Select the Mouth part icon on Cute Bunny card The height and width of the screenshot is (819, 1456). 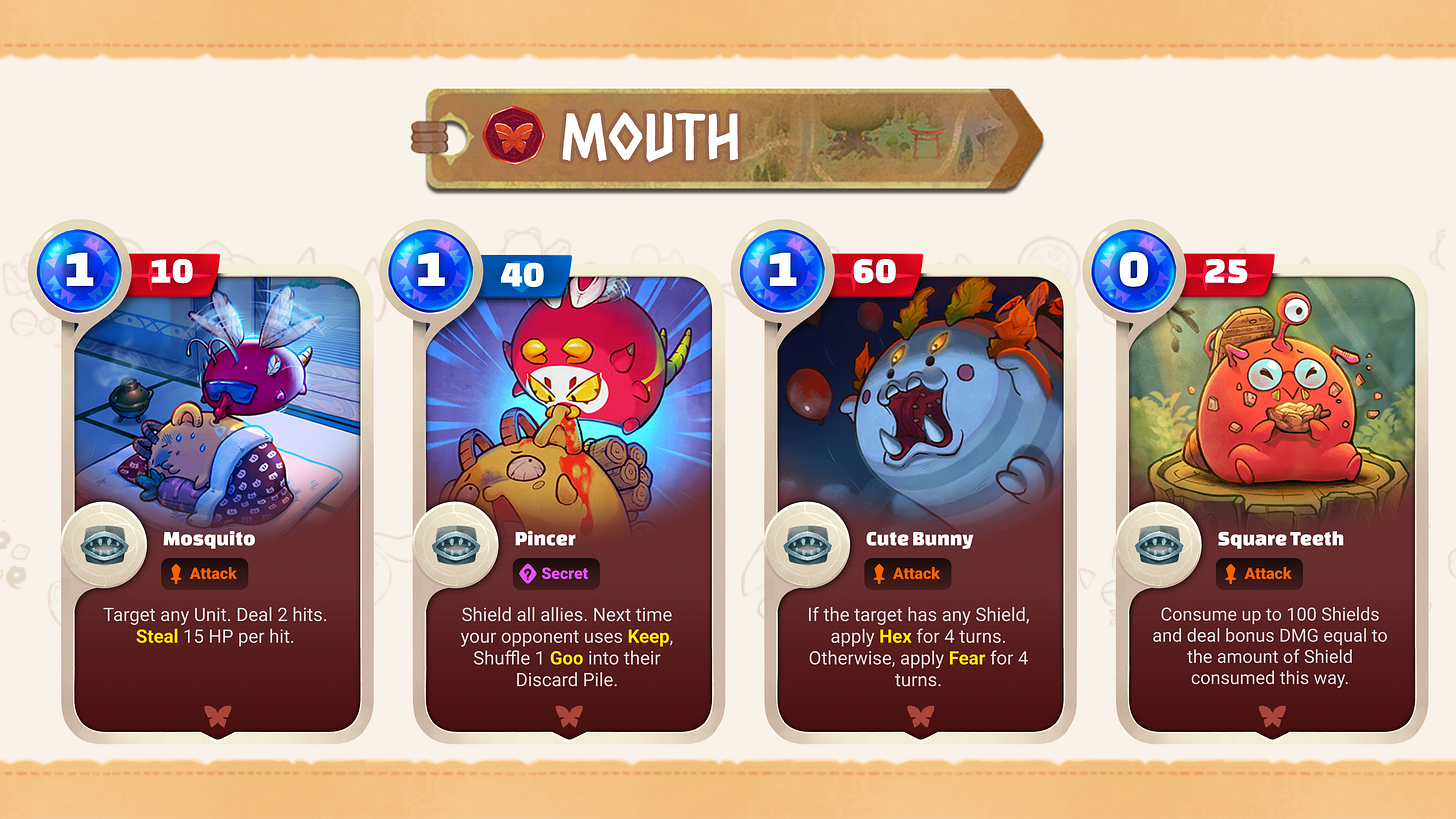tap(810, 545)
